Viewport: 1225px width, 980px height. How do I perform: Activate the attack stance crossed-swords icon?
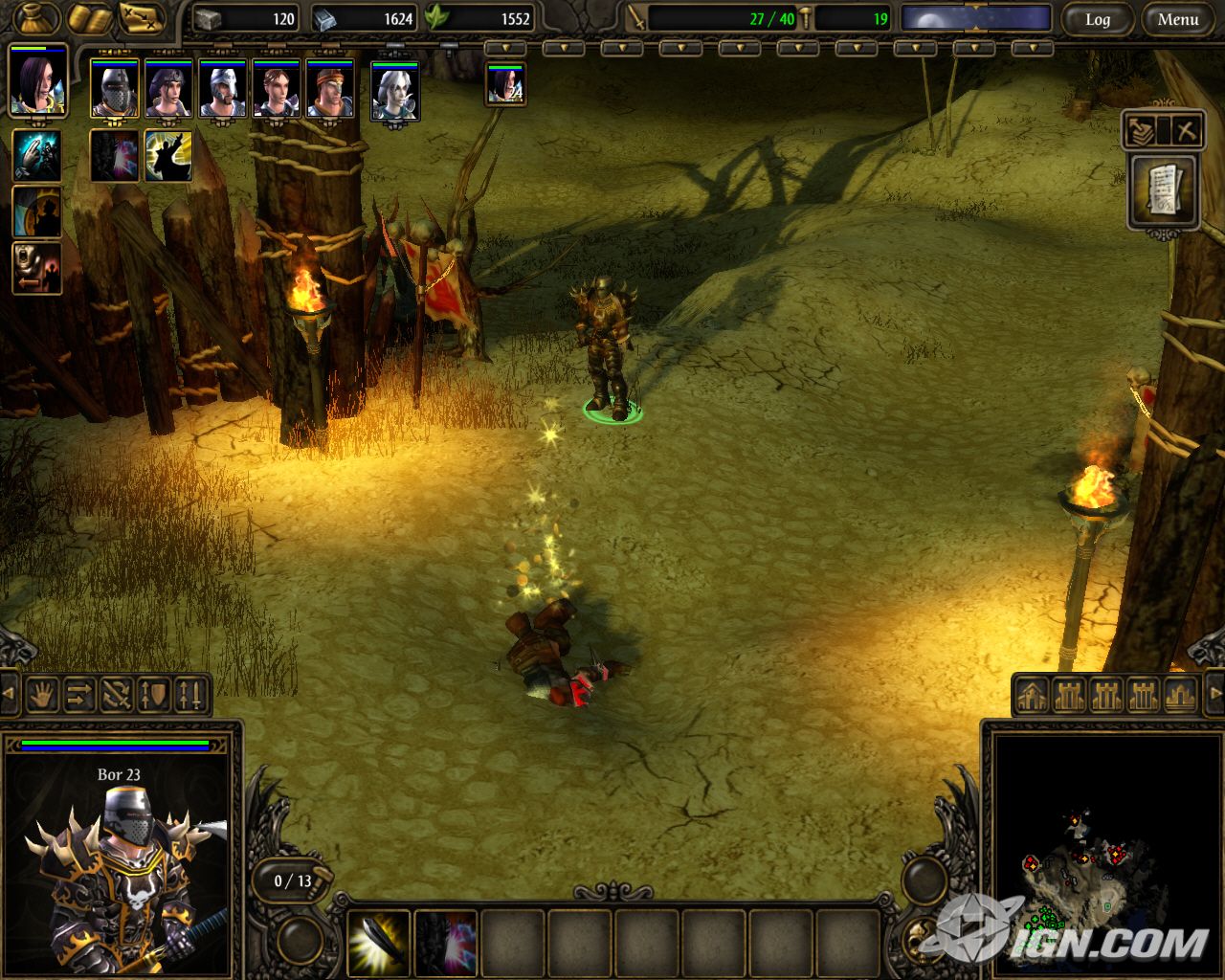coord(115,696)
